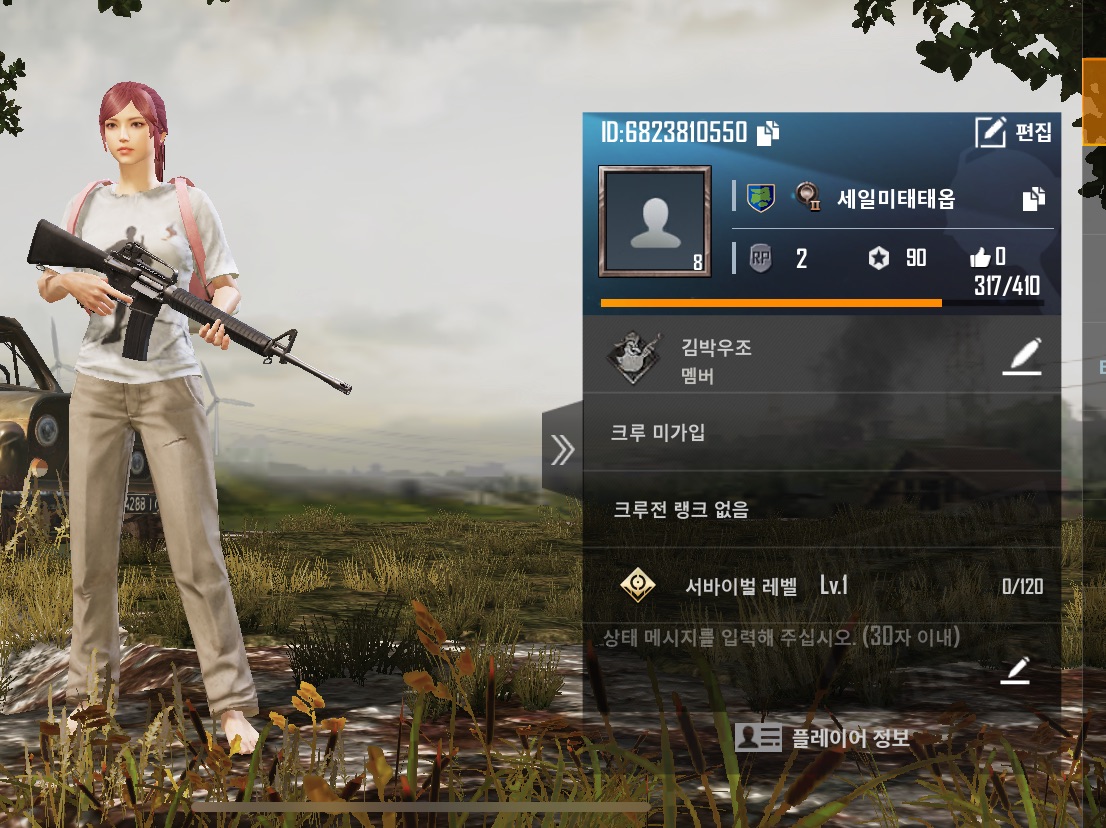Viewport: 1106px width, 828px height.
Task: Select the popularity star icon showing 90
Action: (x=878, y=259)
